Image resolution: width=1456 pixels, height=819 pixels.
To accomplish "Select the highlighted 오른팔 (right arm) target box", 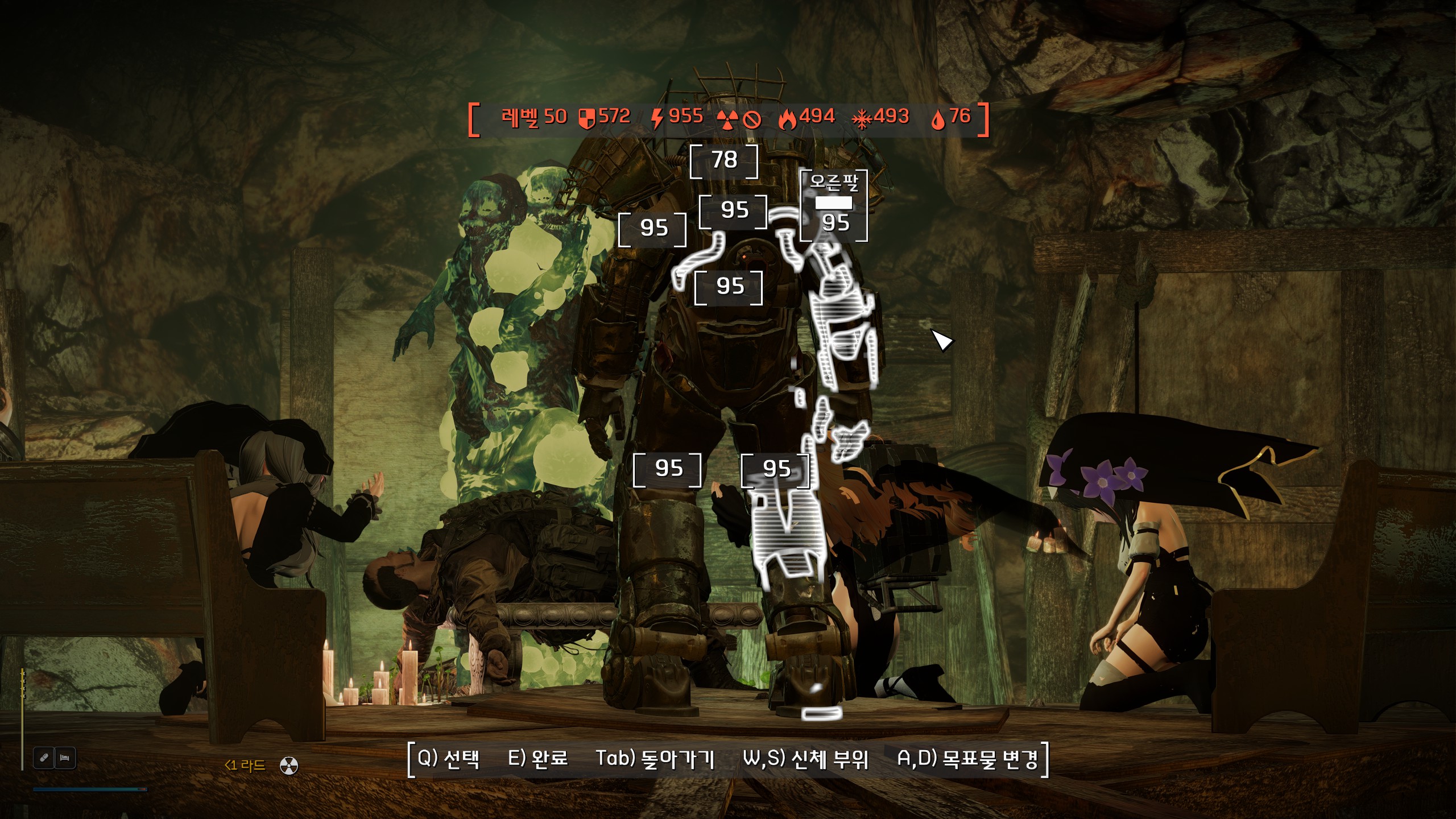I will pos(834,206).
